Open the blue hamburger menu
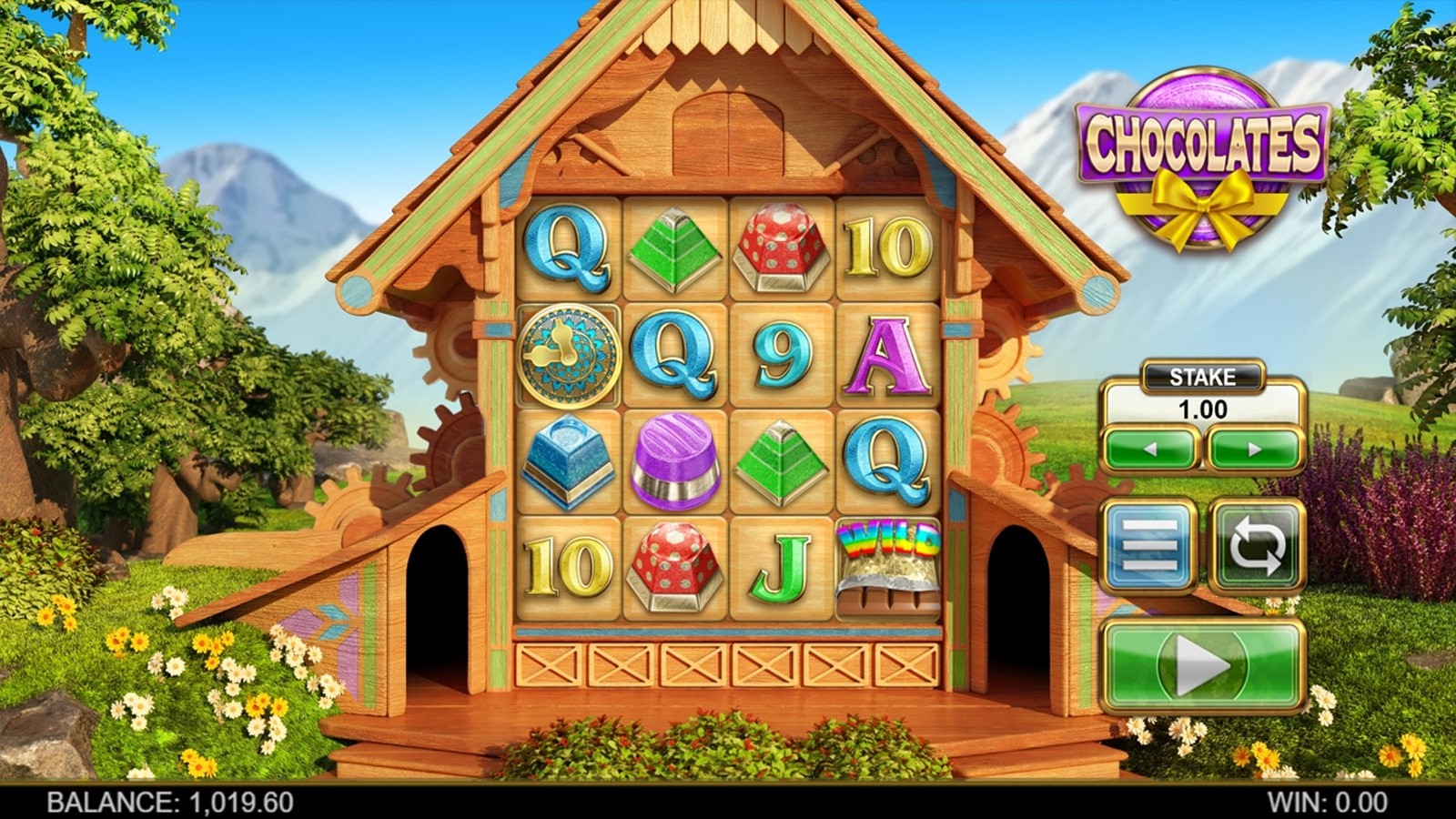The width and height of the screenshot is (1456, 819). pyautogui.click(x=1149, y=546)
